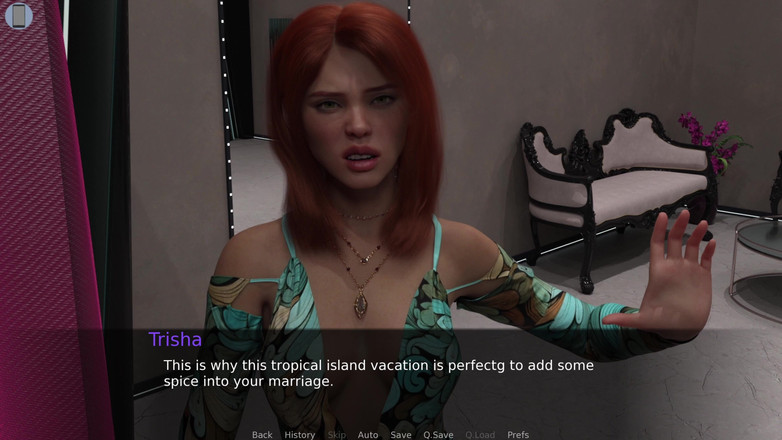This screenshot has height=440, width=782.
Task: Open the phone icon menu
Action: click(19, 15)
